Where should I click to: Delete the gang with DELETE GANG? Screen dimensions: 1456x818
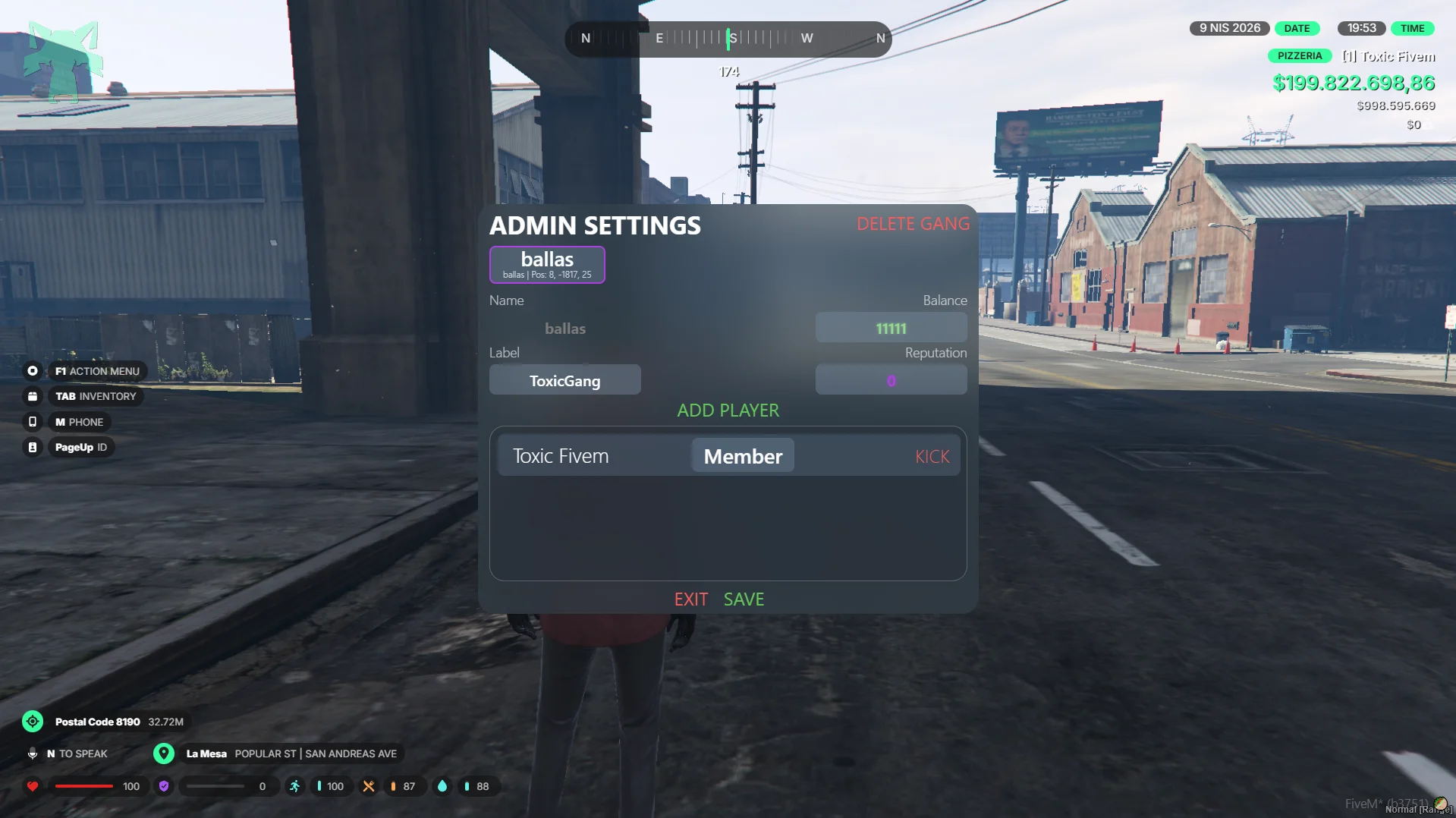[x=913, y=224]
